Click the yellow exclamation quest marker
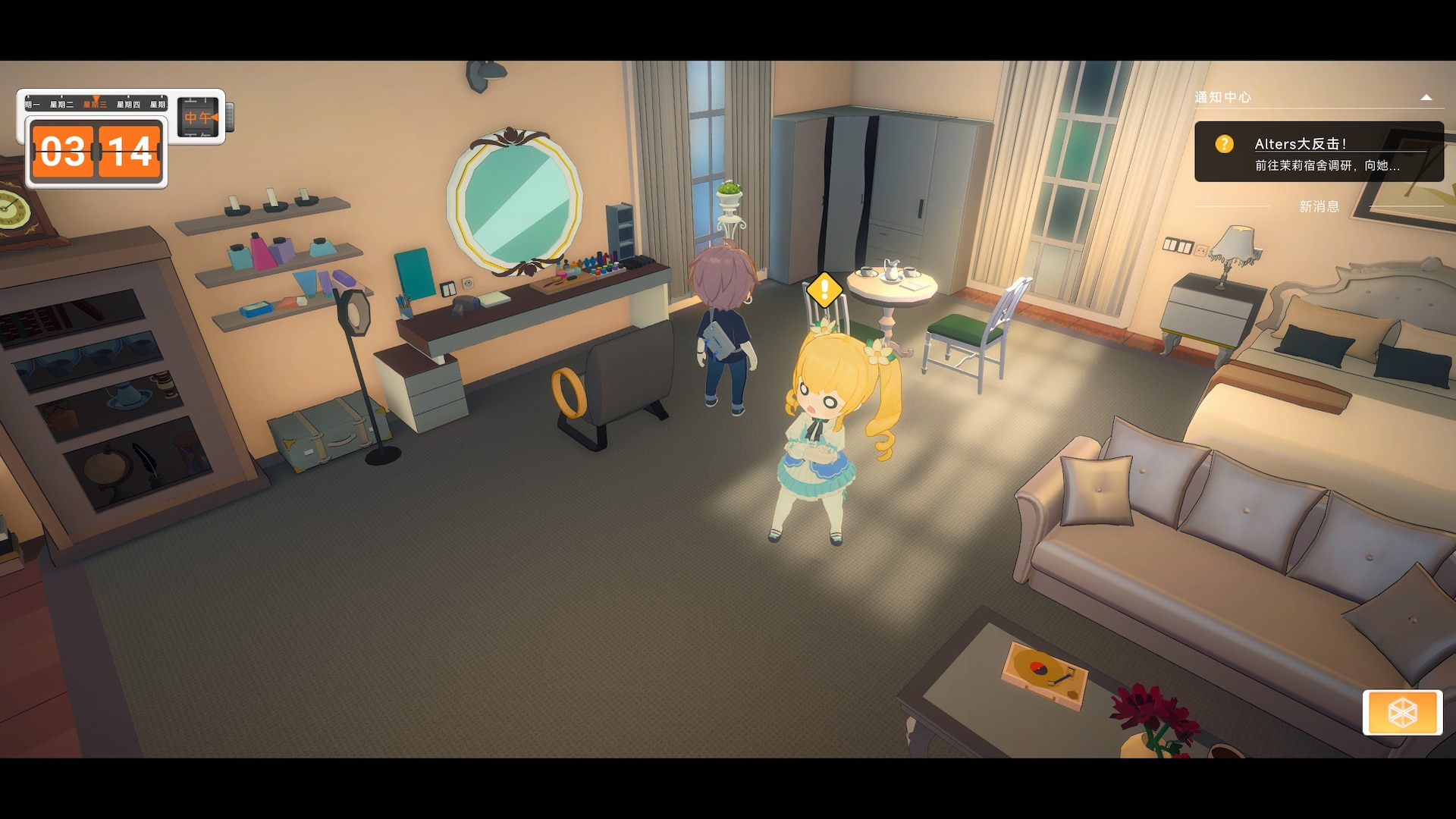 pos(824,290)
